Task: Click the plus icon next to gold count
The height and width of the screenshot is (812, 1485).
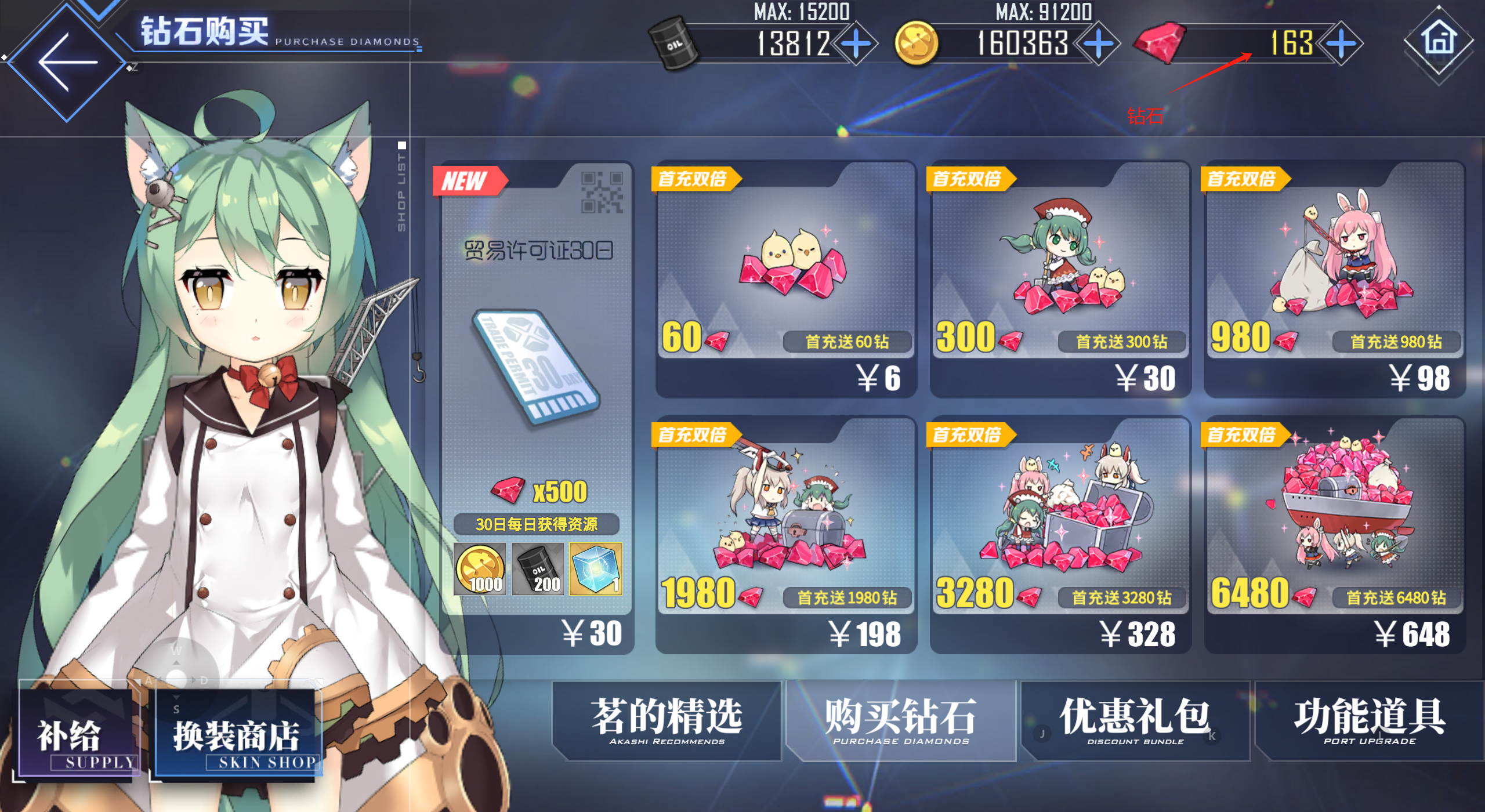Action: click(x=1098, y=43)
